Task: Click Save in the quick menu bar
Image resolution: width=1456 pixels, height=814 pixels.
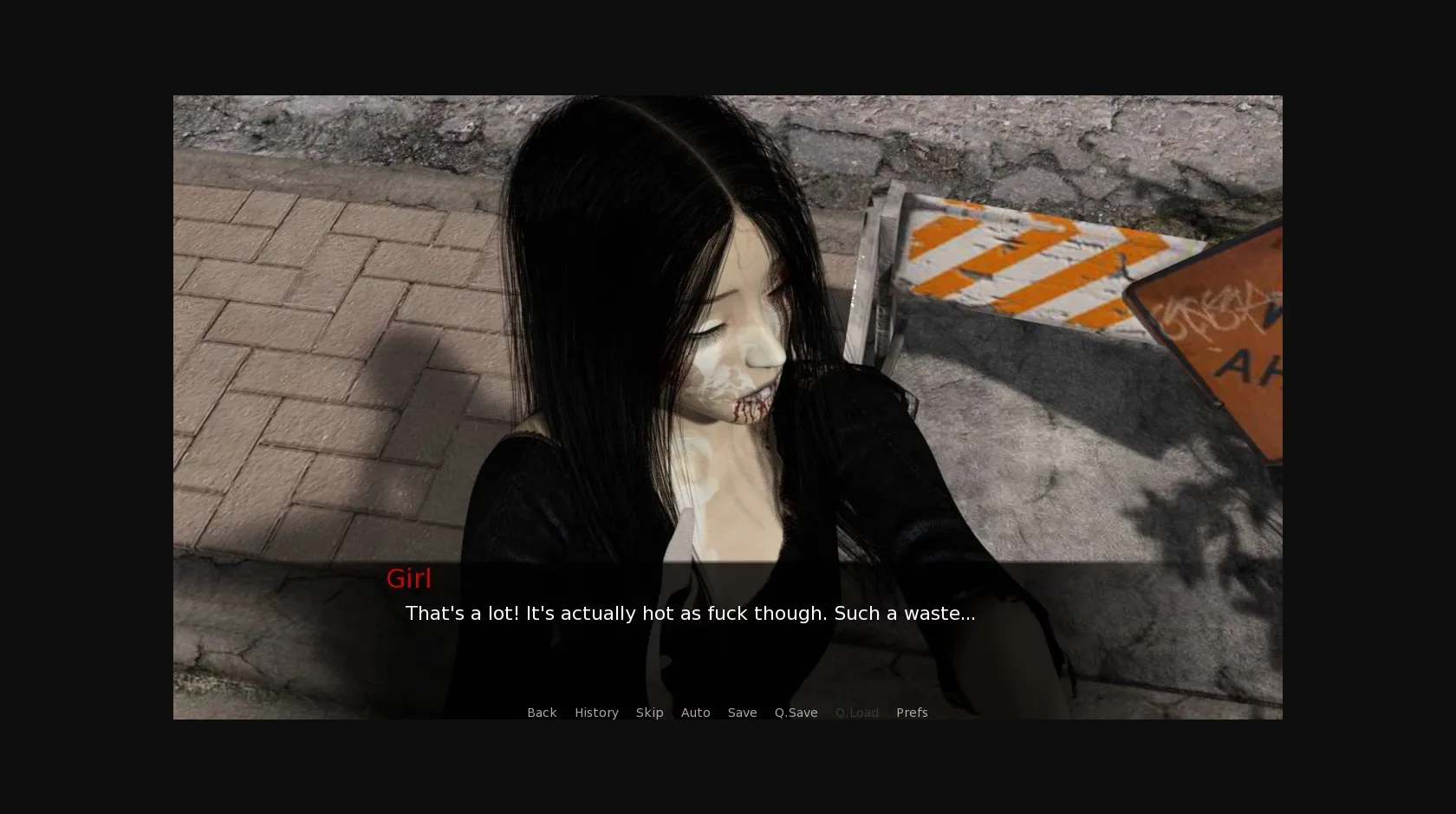Action: pyautogui.click(x=742, y=712)
